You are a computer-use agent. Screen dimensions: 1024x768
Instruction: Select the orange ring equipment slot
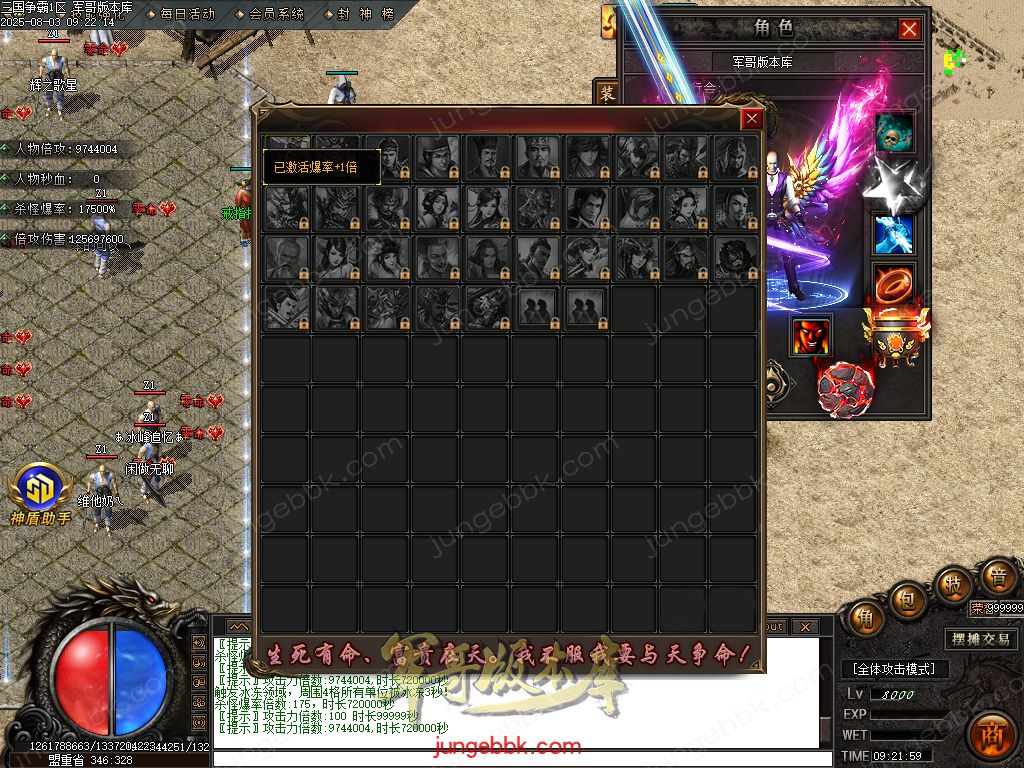892,284
